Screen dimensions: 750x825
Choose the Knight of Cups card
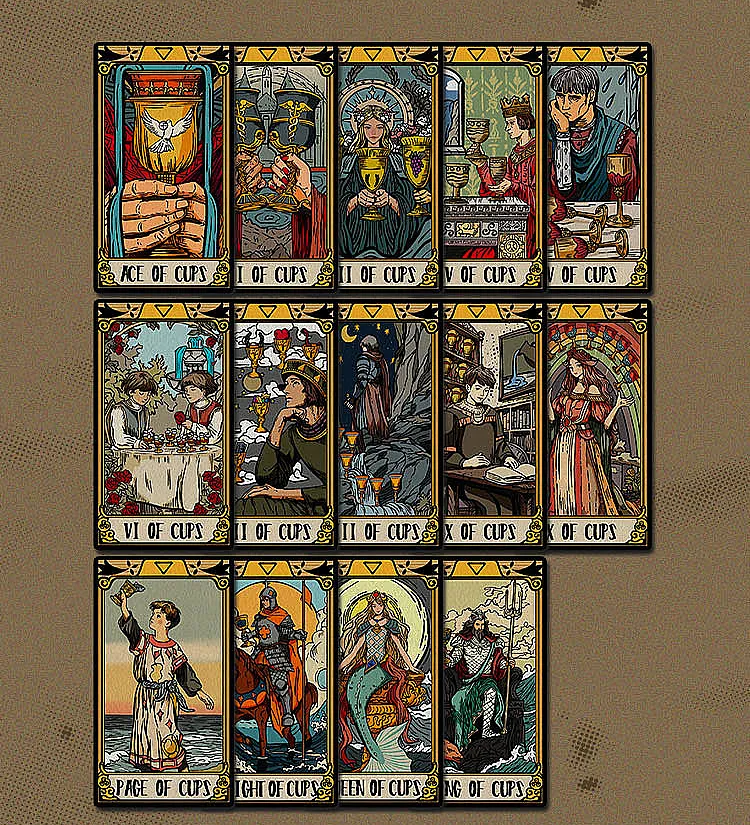[283, 681]
